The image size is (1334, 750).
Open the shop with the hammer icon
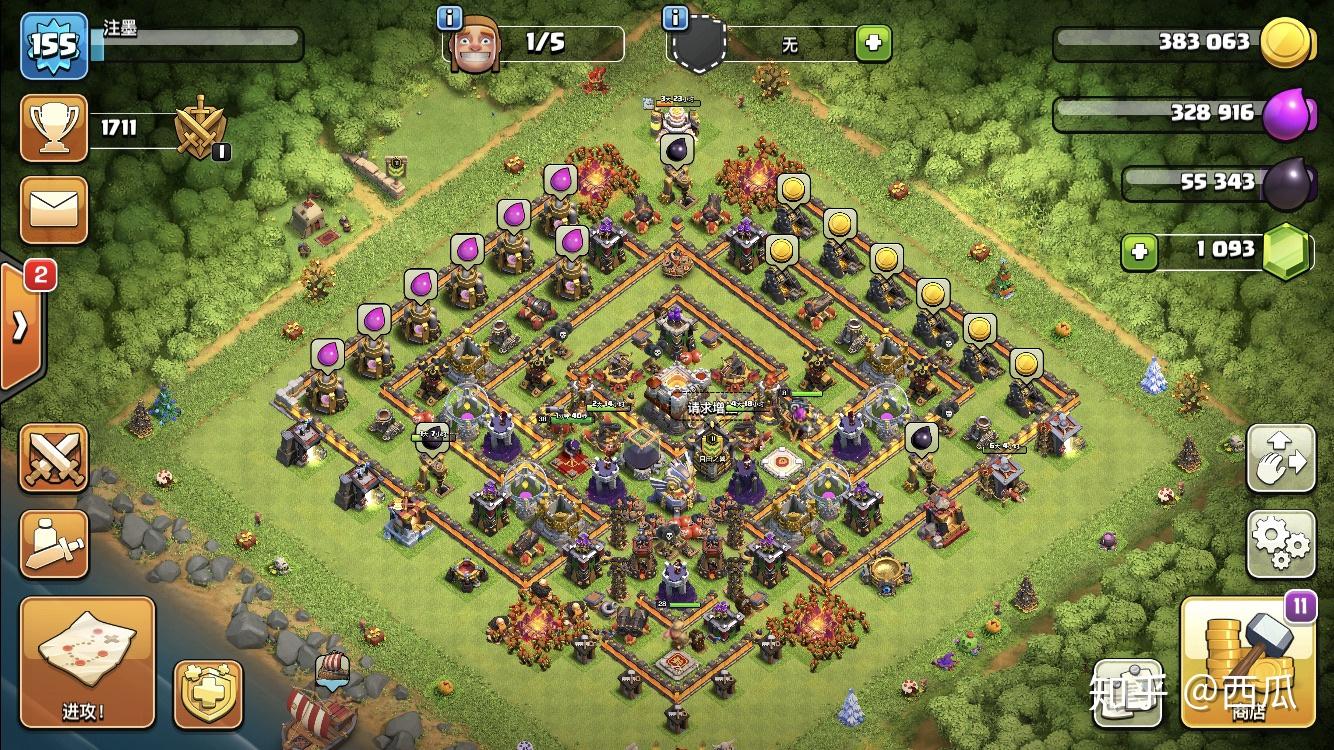point(1248,661)
